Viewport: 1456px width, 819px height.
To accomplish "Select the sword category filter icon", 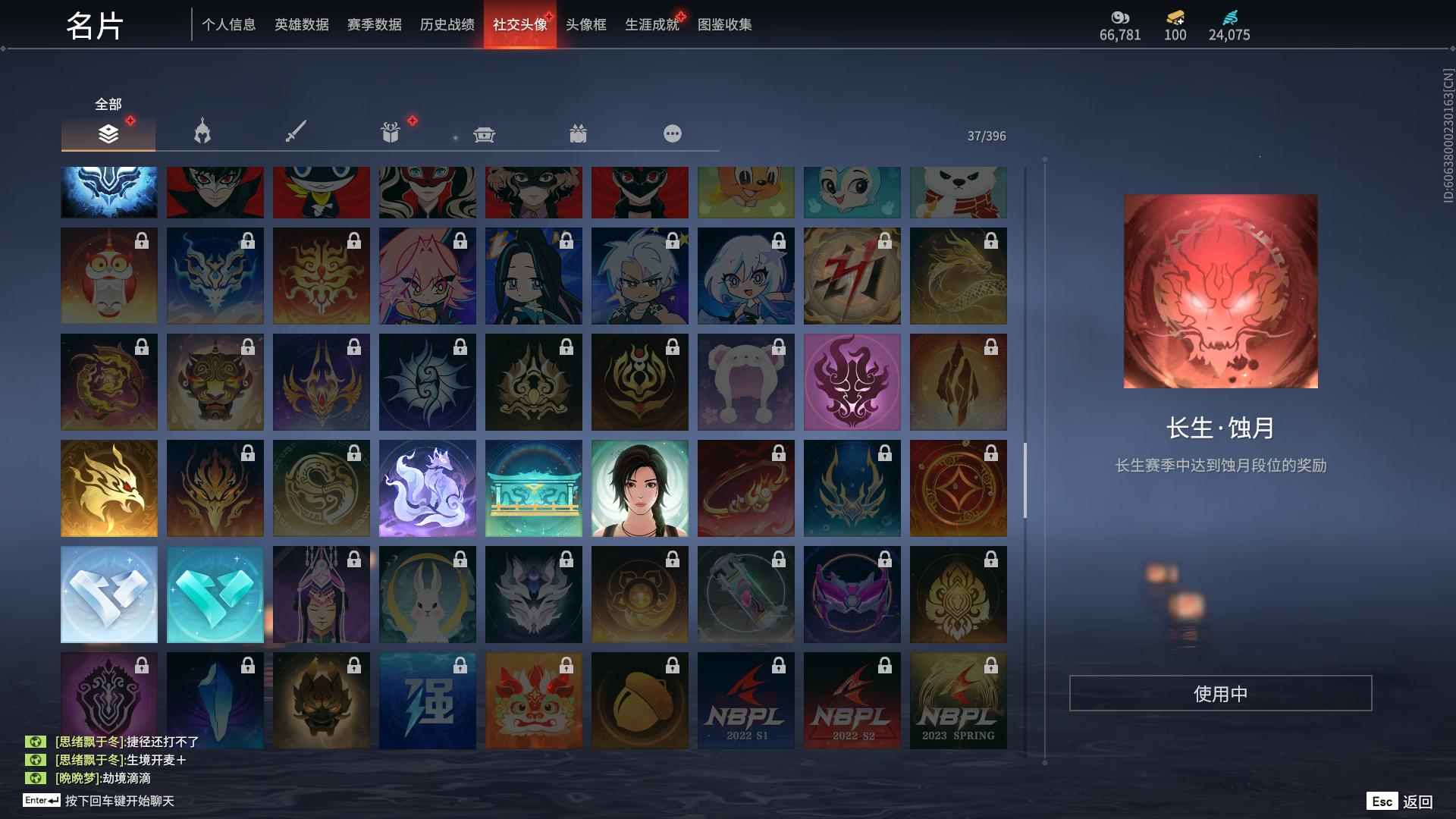I will pyautogui.click(x=296, y=132).
